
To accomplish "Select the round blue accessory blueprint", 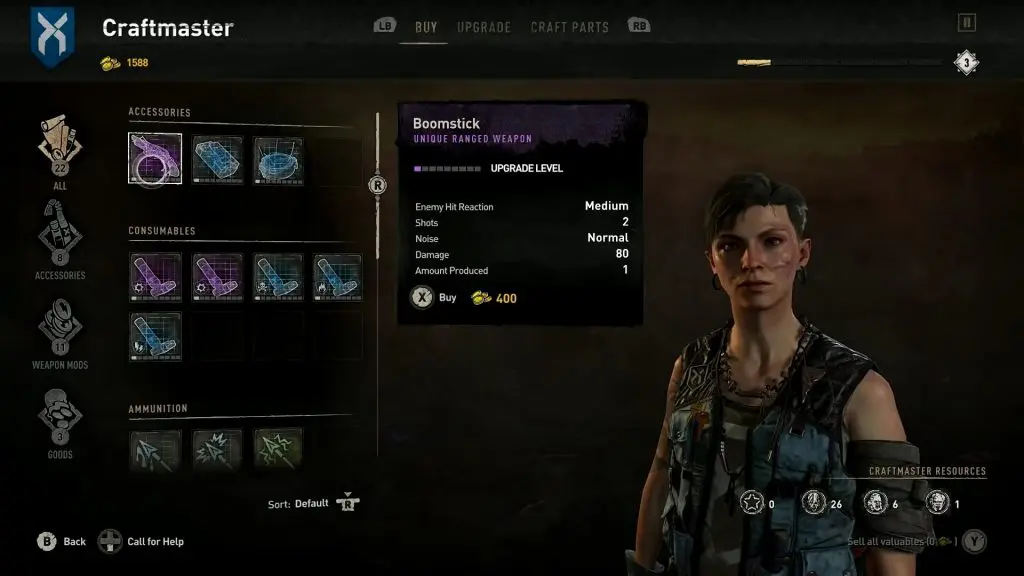I will pyautogui.click(x=277, y=159).
